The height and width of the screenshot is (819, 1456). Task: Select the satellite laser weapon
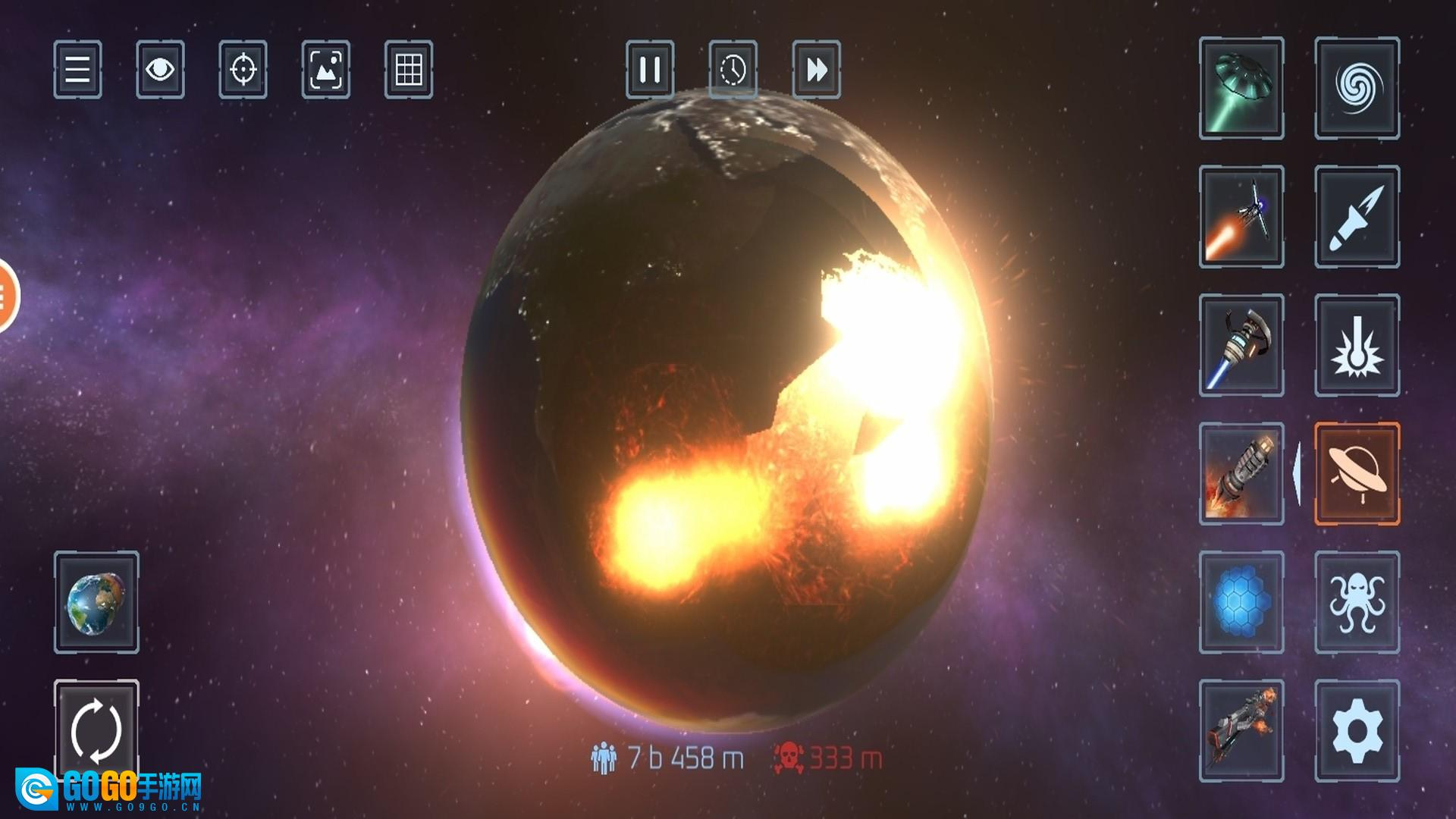pos(1241,217)
